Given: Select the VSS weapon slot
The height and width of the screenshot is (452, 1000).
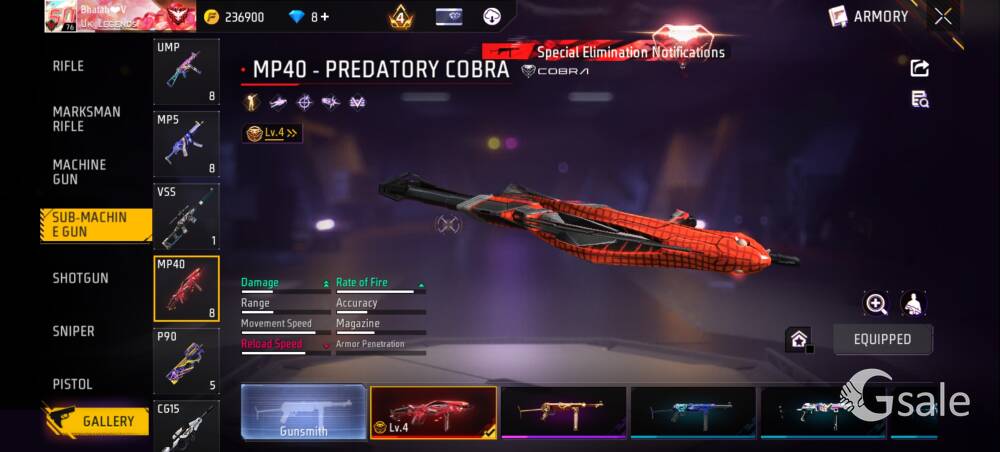Looking at the screenshot, I should [186, 216].
